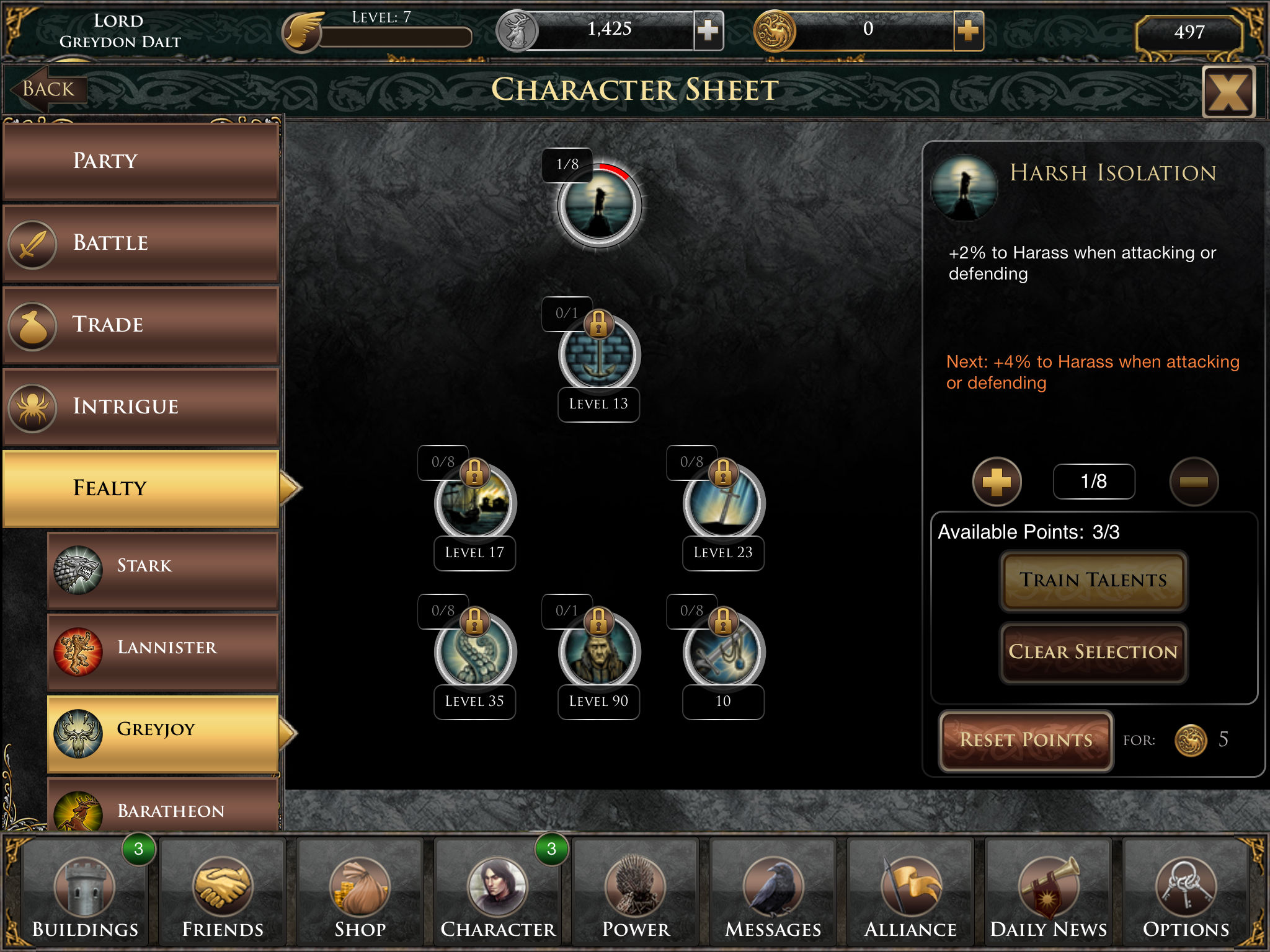Add a point with the gold plus button
This screenshot has height=952, width=1270.
[997, 482]
